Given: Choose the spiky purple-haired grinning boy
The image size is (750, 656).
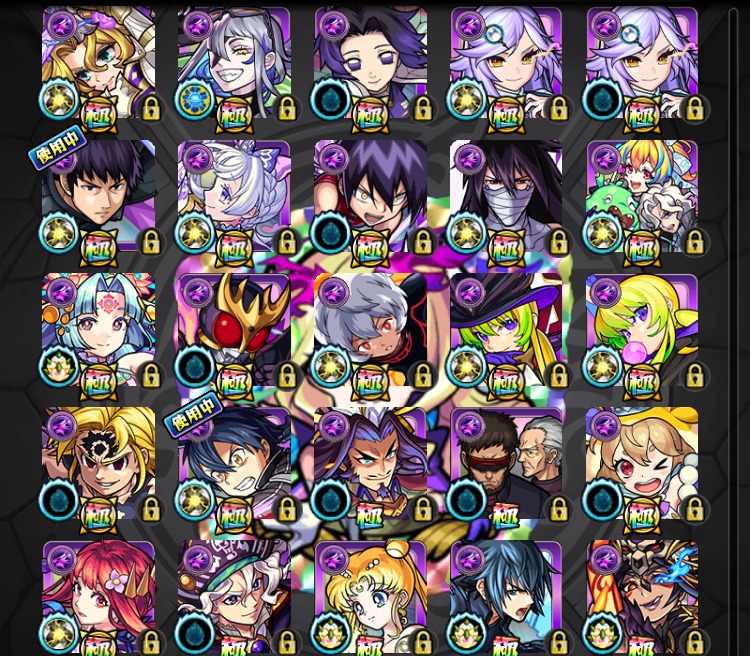Looking at the screenshot, I should pos(370,196).
